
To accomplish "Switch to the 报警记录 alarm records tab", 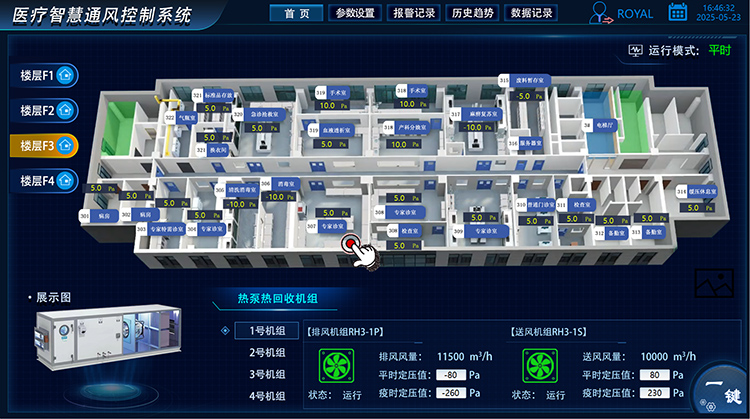I will tap(413, 14).
